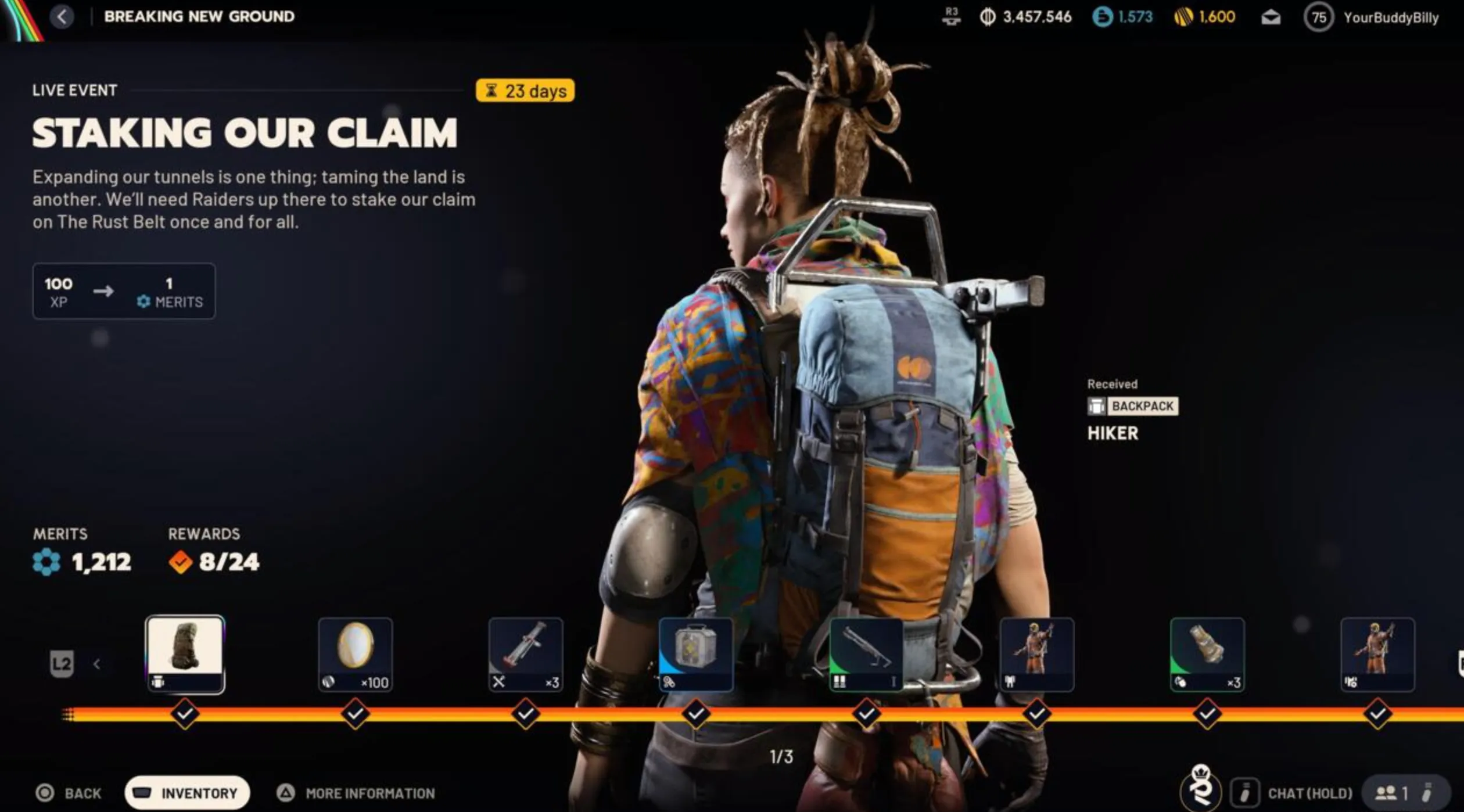Click YourBuddyBilly level 75 profile badge
Image resolution: width=1464 pixels, height=812 pixels.
(x=1319, y=17)
